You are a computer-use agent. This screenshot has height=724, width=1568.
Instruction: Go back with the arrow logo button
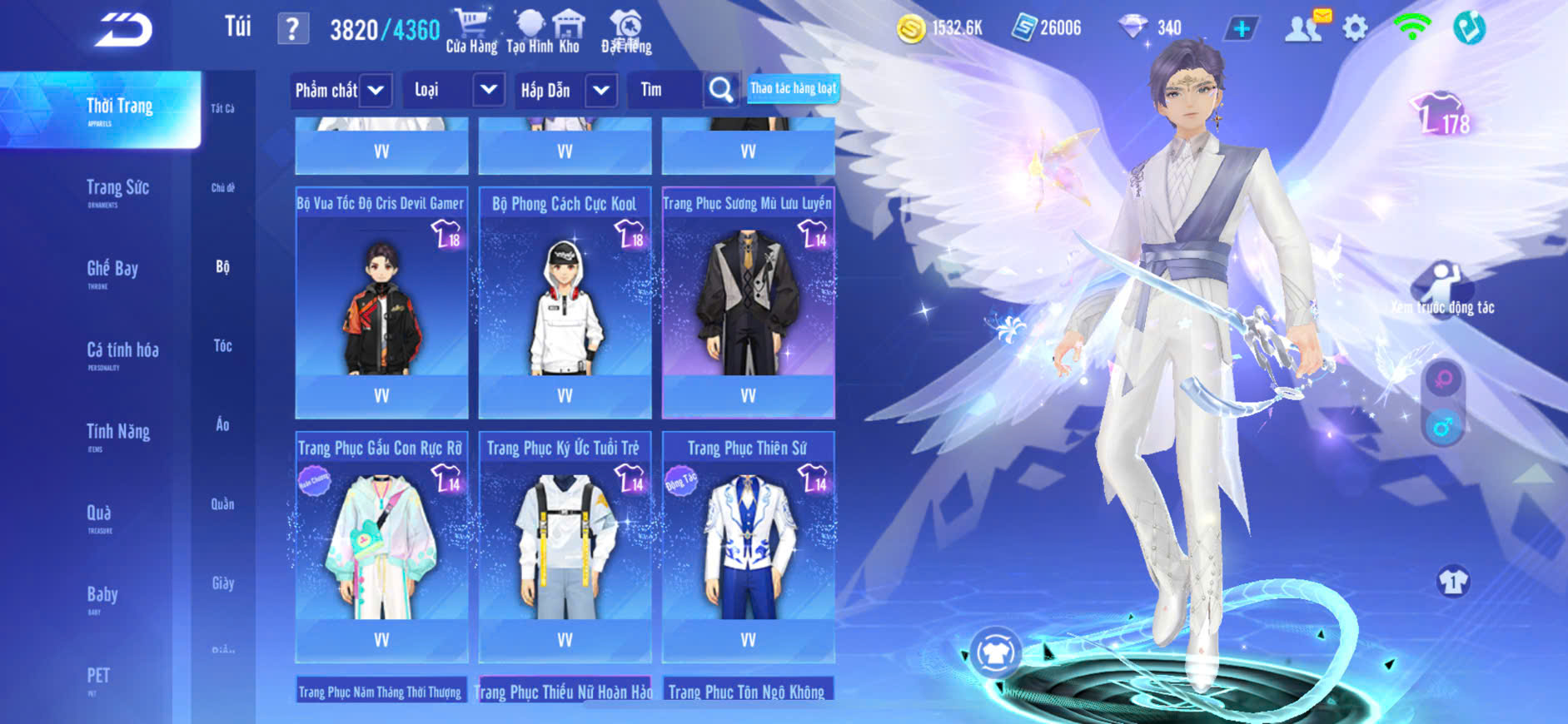pyautogui.click(x=124, y=30)
